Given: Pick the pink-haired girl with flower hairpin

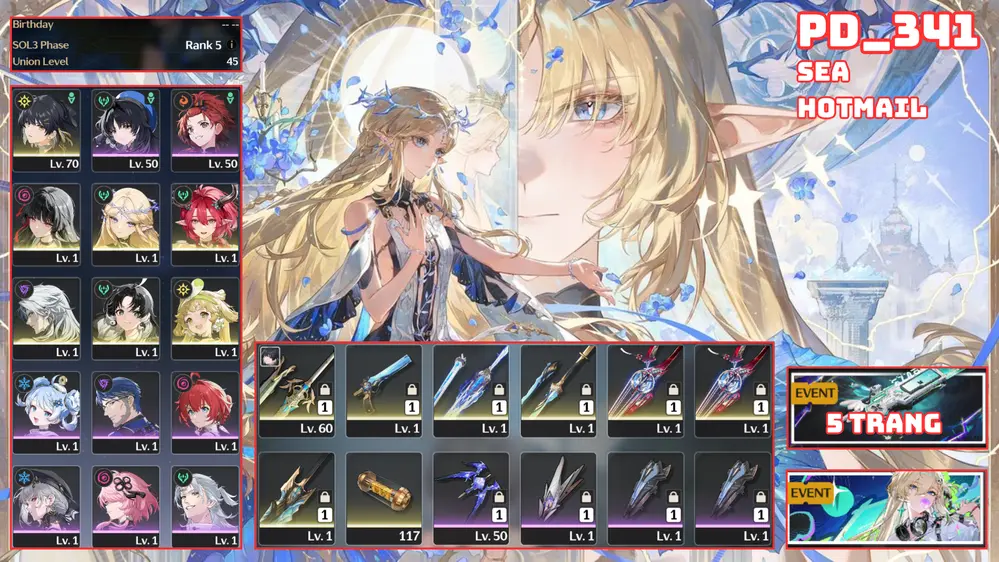Looking at the screenshot, I should [126, 505].
